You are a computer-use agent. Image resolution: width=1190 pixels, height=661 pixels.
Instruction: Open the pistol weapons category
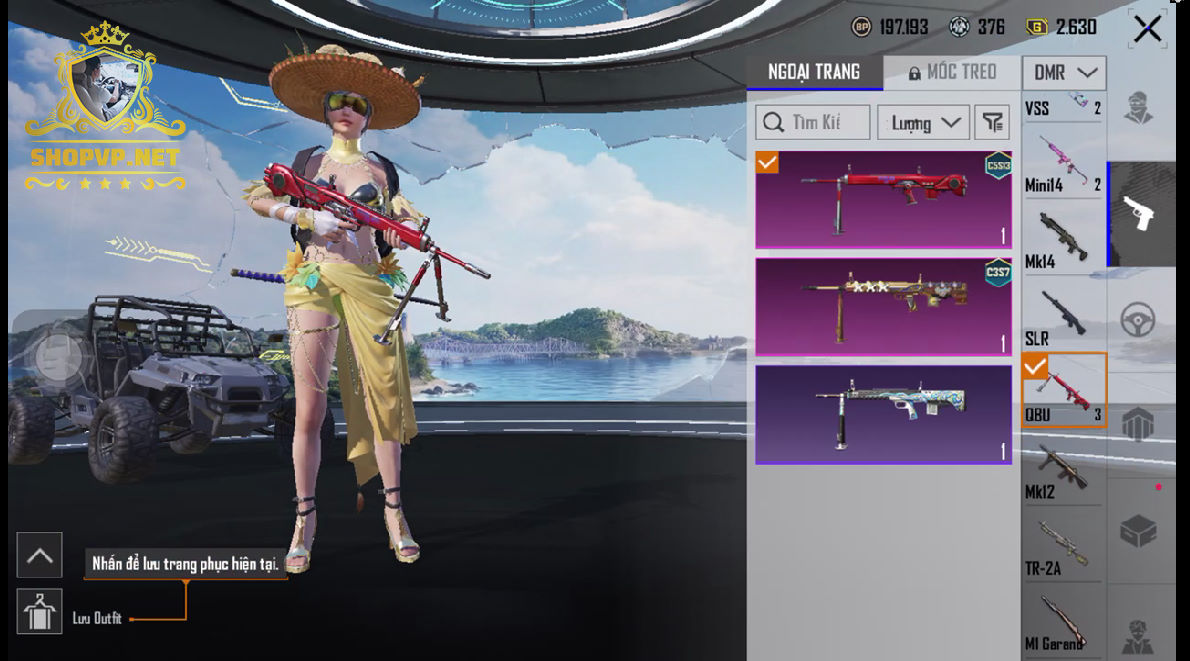coord(1140,213)
